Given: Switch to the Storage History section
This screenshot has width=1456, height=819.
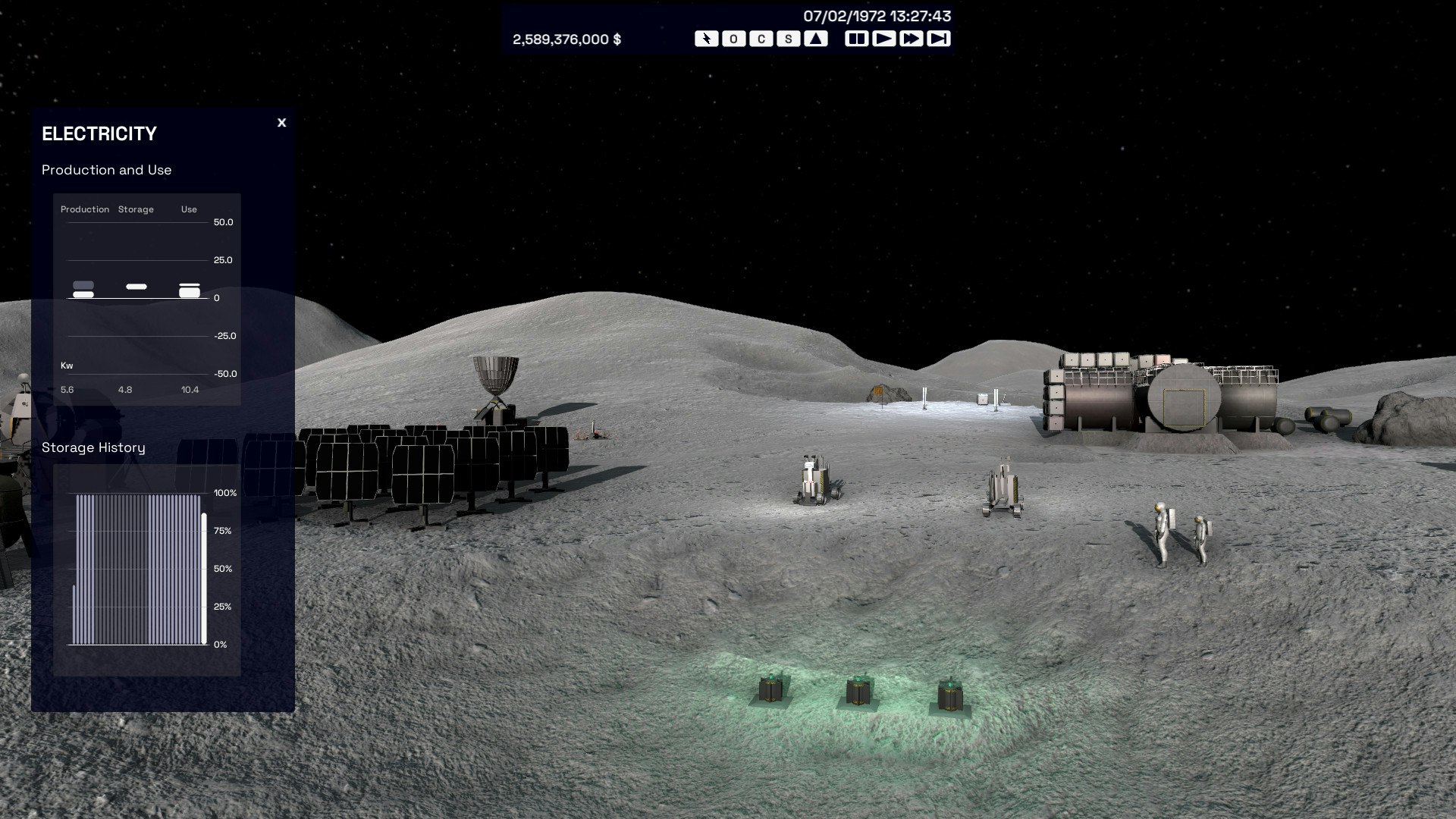Looking at the screenshot, I should tap(93, 447).
